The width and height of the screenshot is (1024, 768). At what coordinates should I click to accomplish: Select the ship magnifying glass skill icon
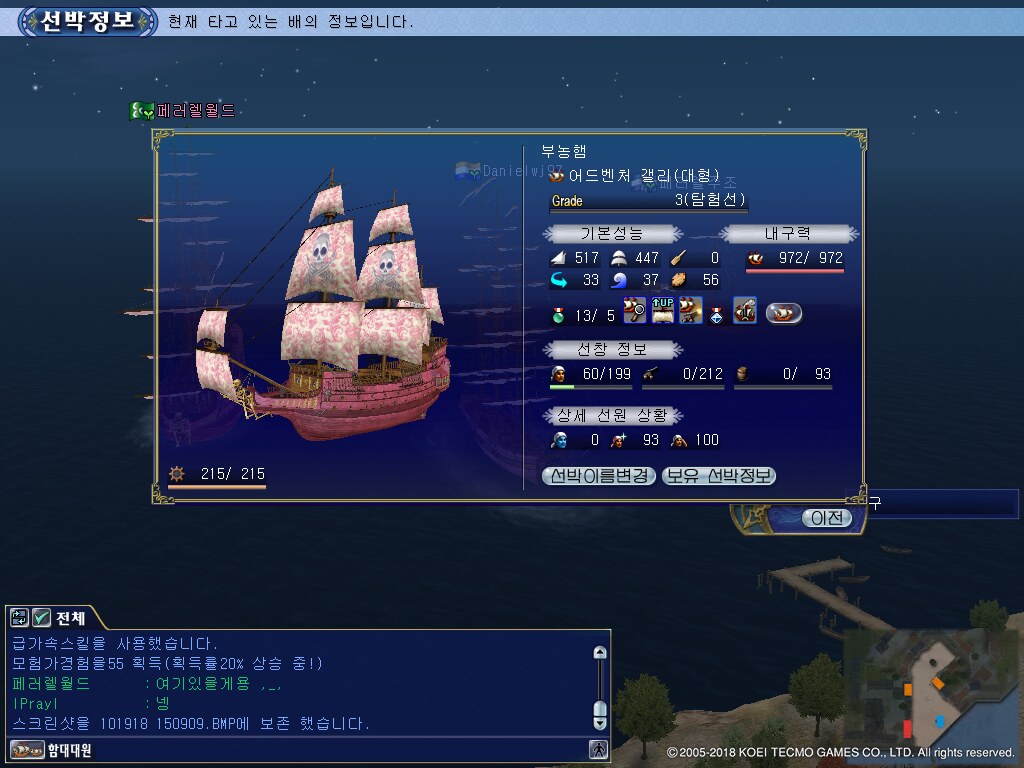point(635,311)
